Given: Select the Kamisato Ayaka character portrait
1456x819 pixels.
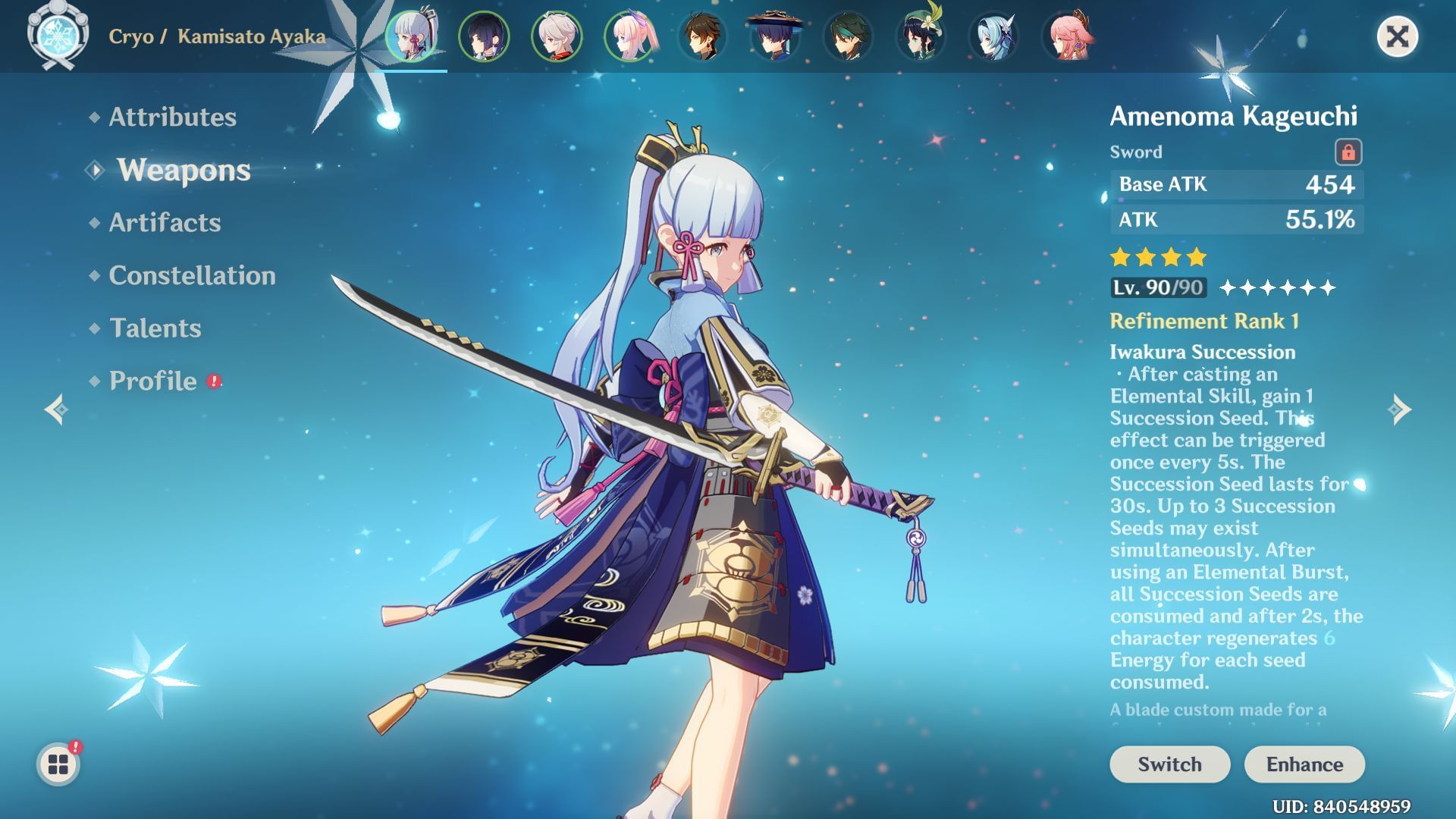Looking at the screenshot, I should [411, 36].
